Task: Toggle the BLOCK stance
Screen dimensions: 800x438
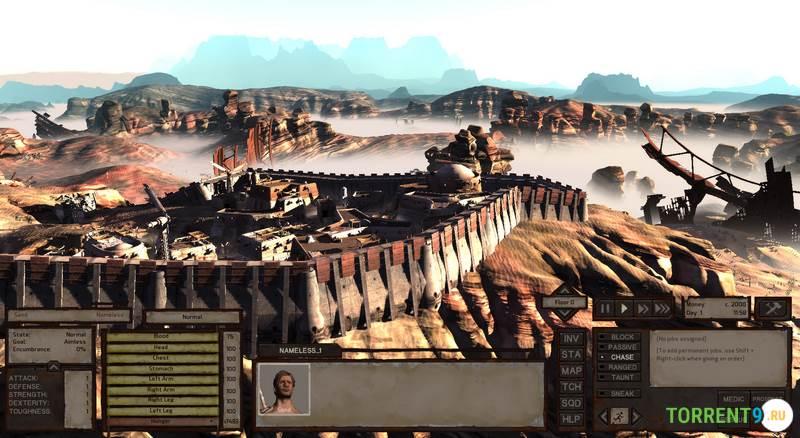Action: pyautogui.click(x=621, y=337)
